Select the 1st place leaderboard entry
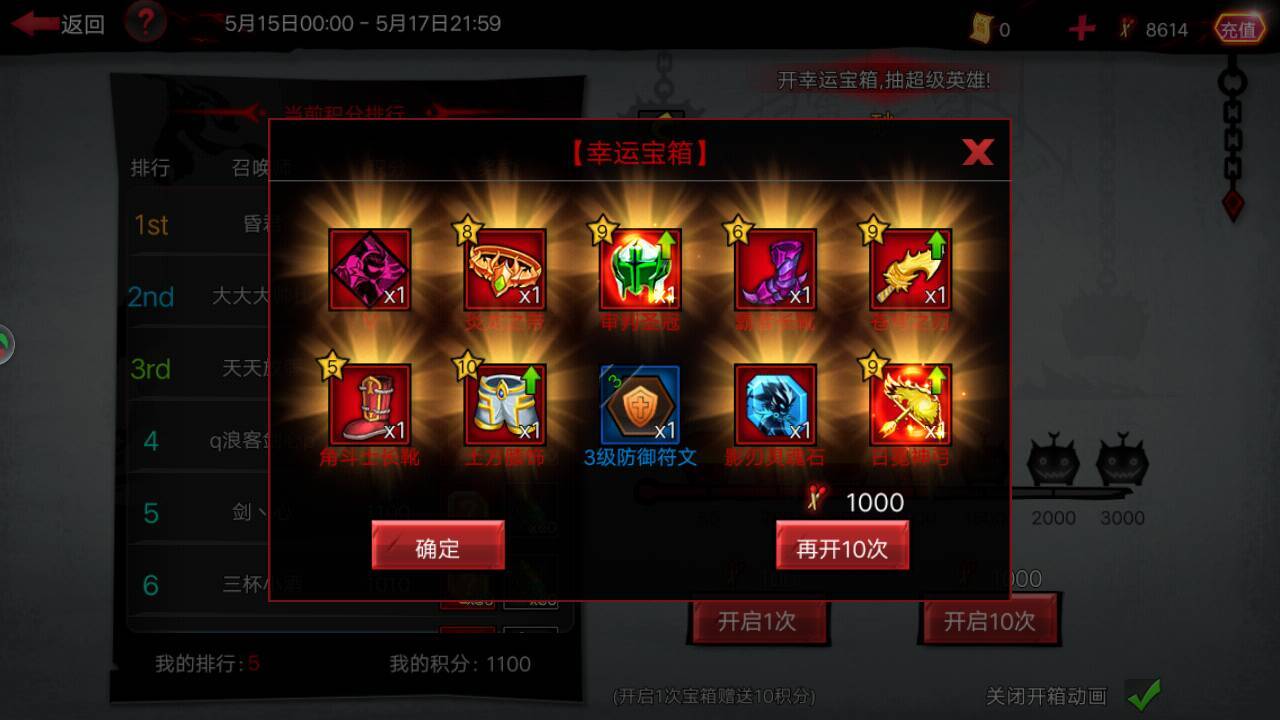Screen dimensions: 1280x720 pos(150,226)
